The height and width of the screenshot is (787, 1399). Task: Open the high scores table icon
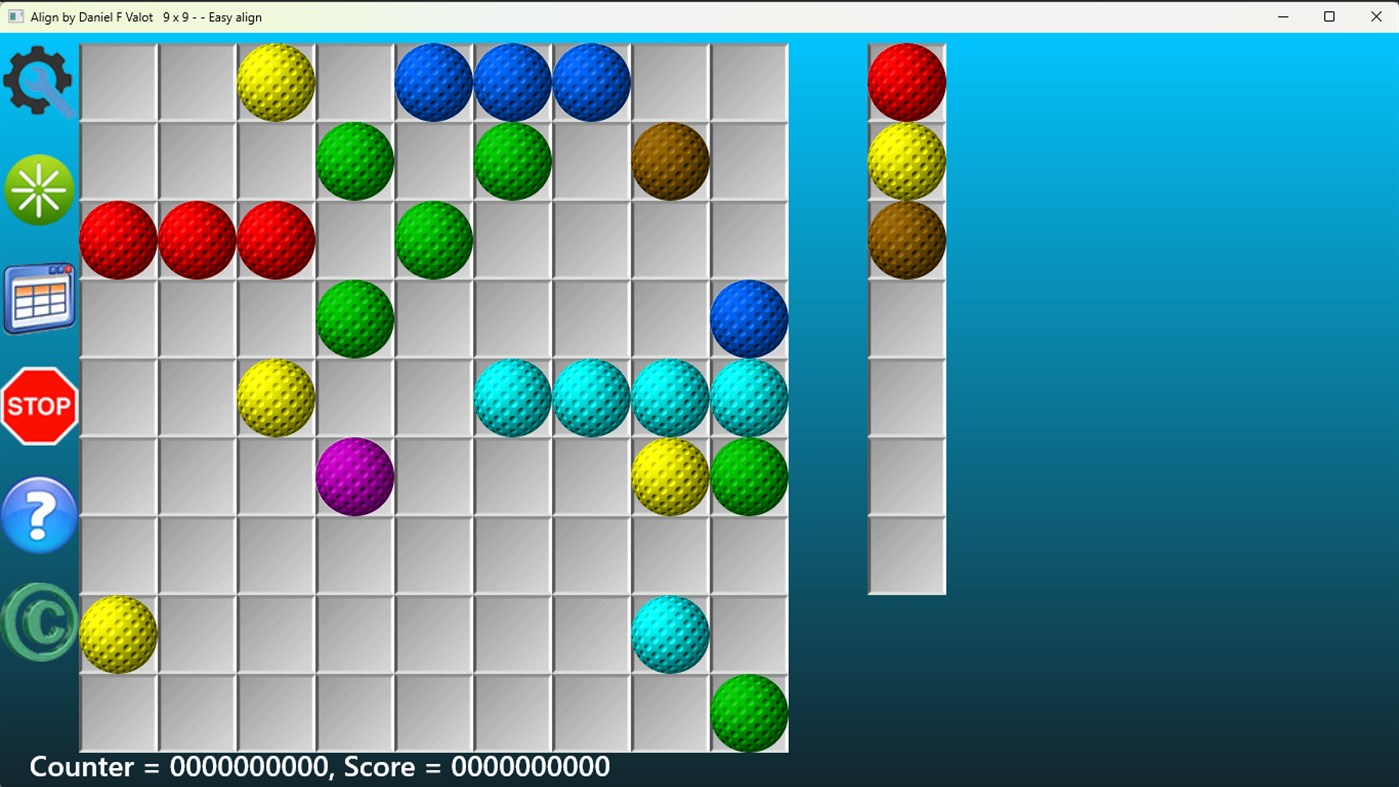coord(40,297)
